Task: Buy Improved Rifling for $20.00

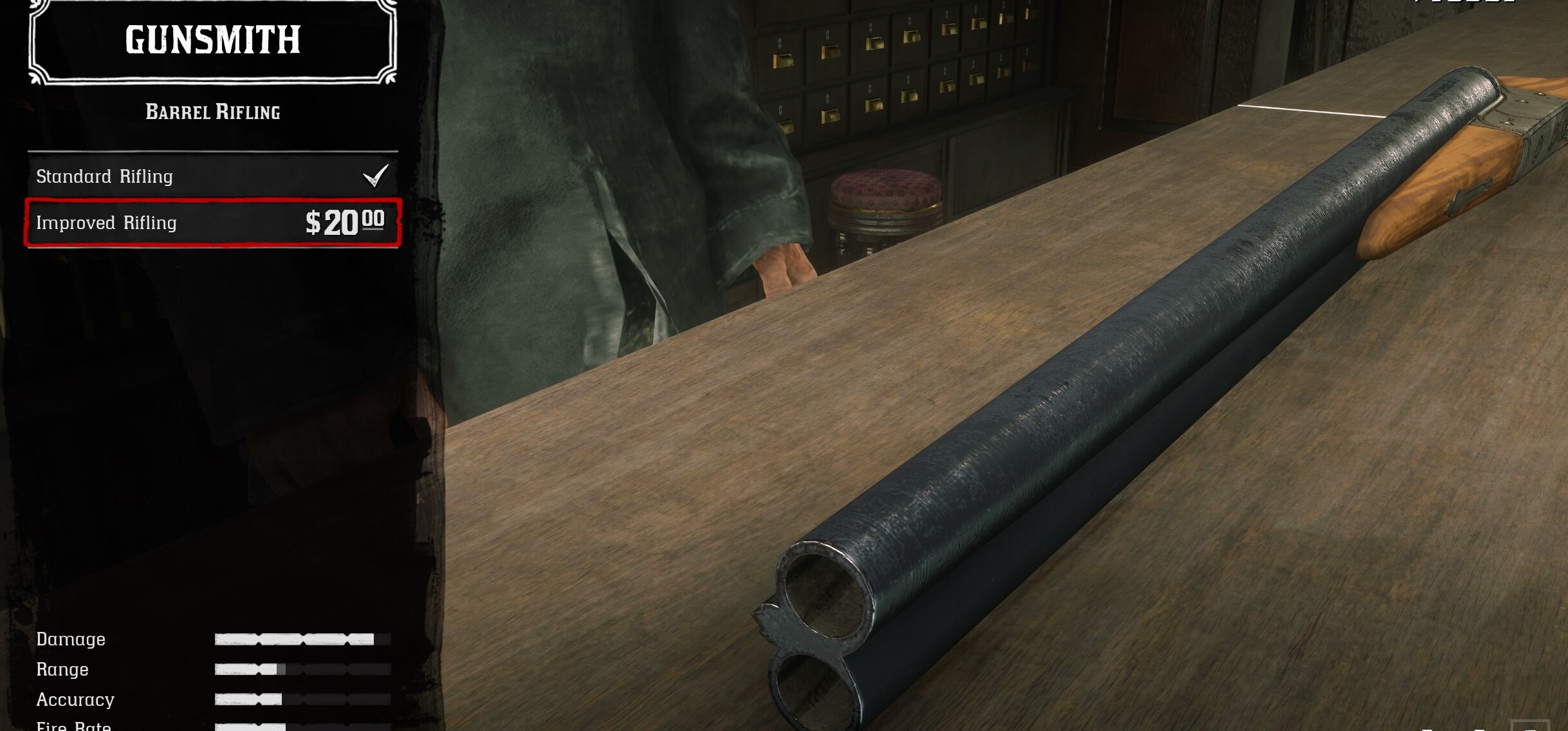Action: pos(212,223)
